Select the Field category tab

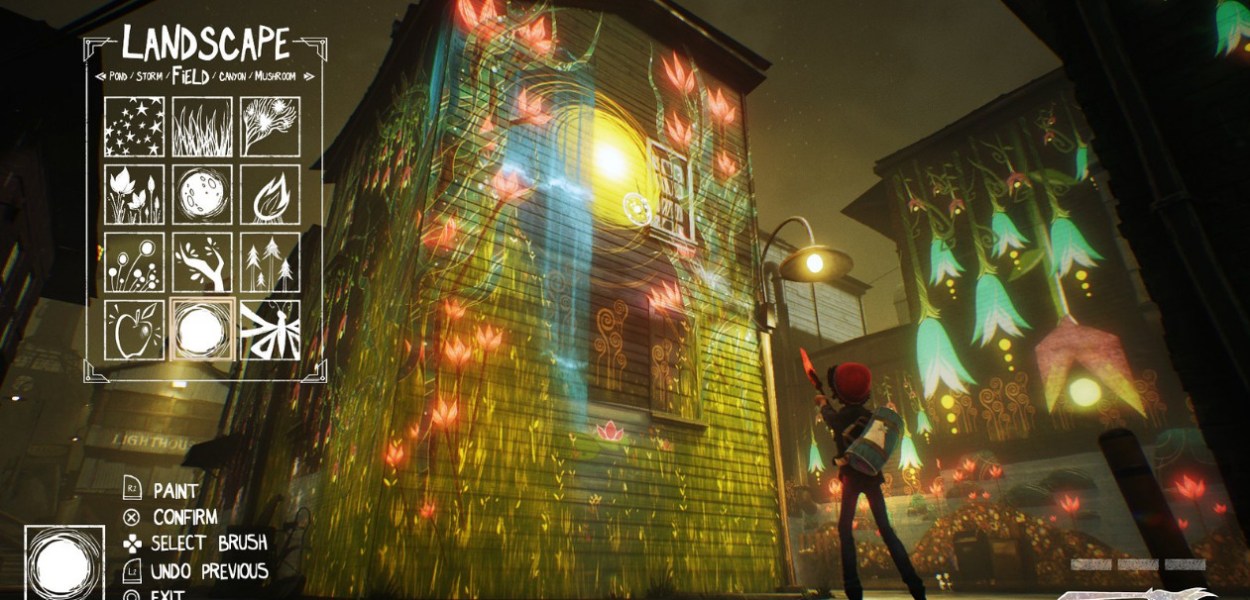(189, 76)
